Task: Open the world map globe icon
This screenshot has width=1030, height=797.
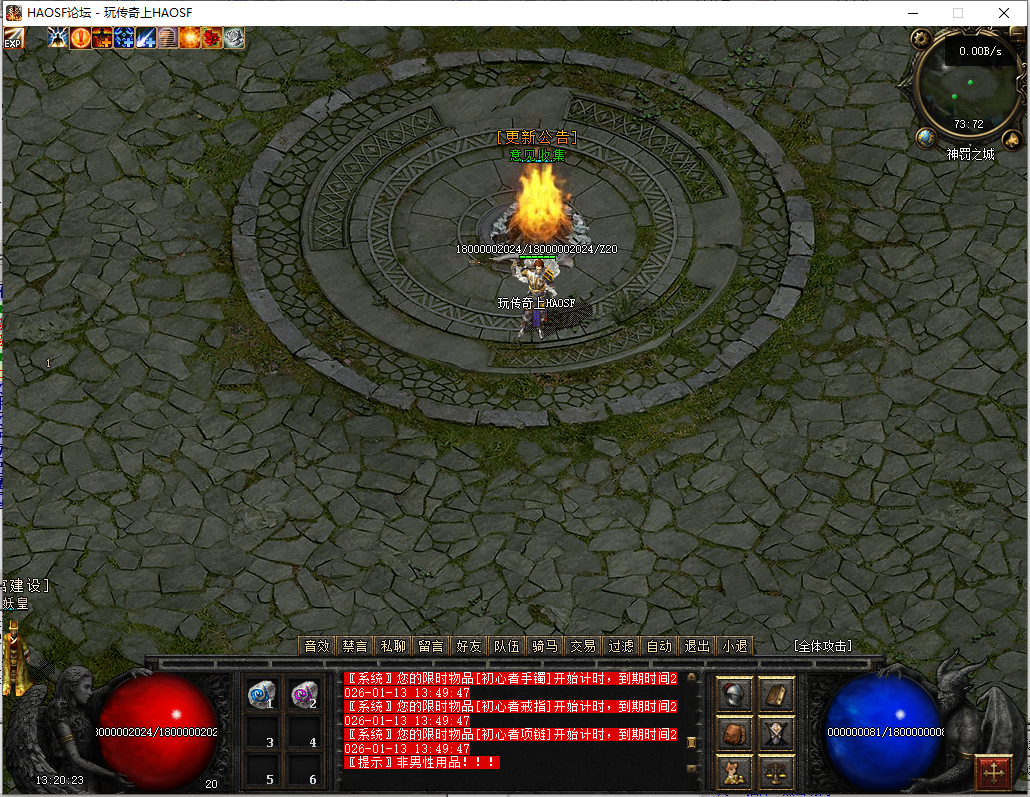Action: [x=927, y=138]
